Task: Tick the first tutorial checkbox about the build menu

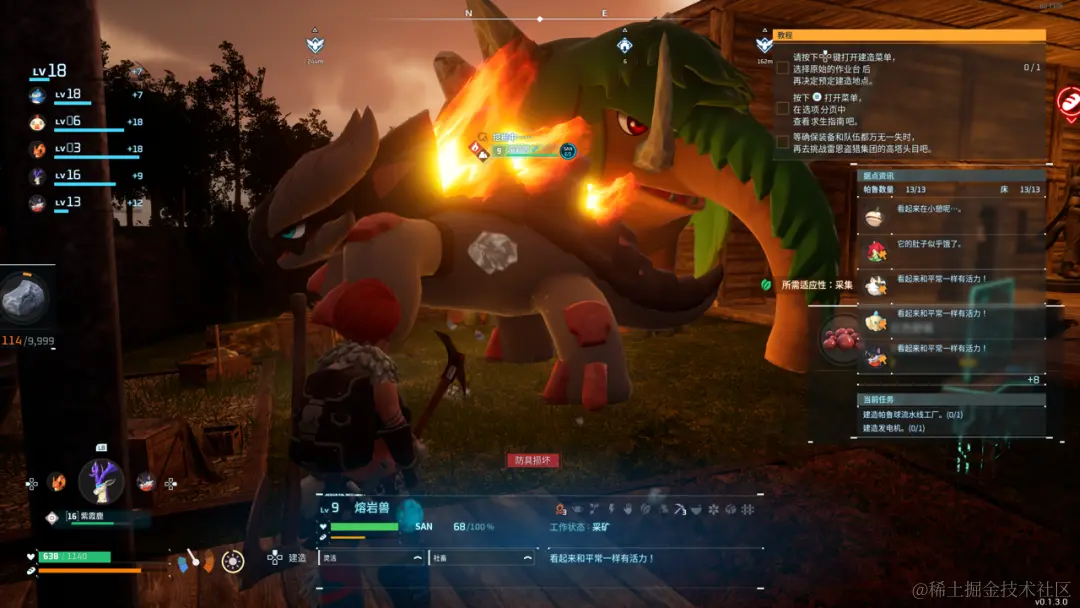Action: [782, 68]
